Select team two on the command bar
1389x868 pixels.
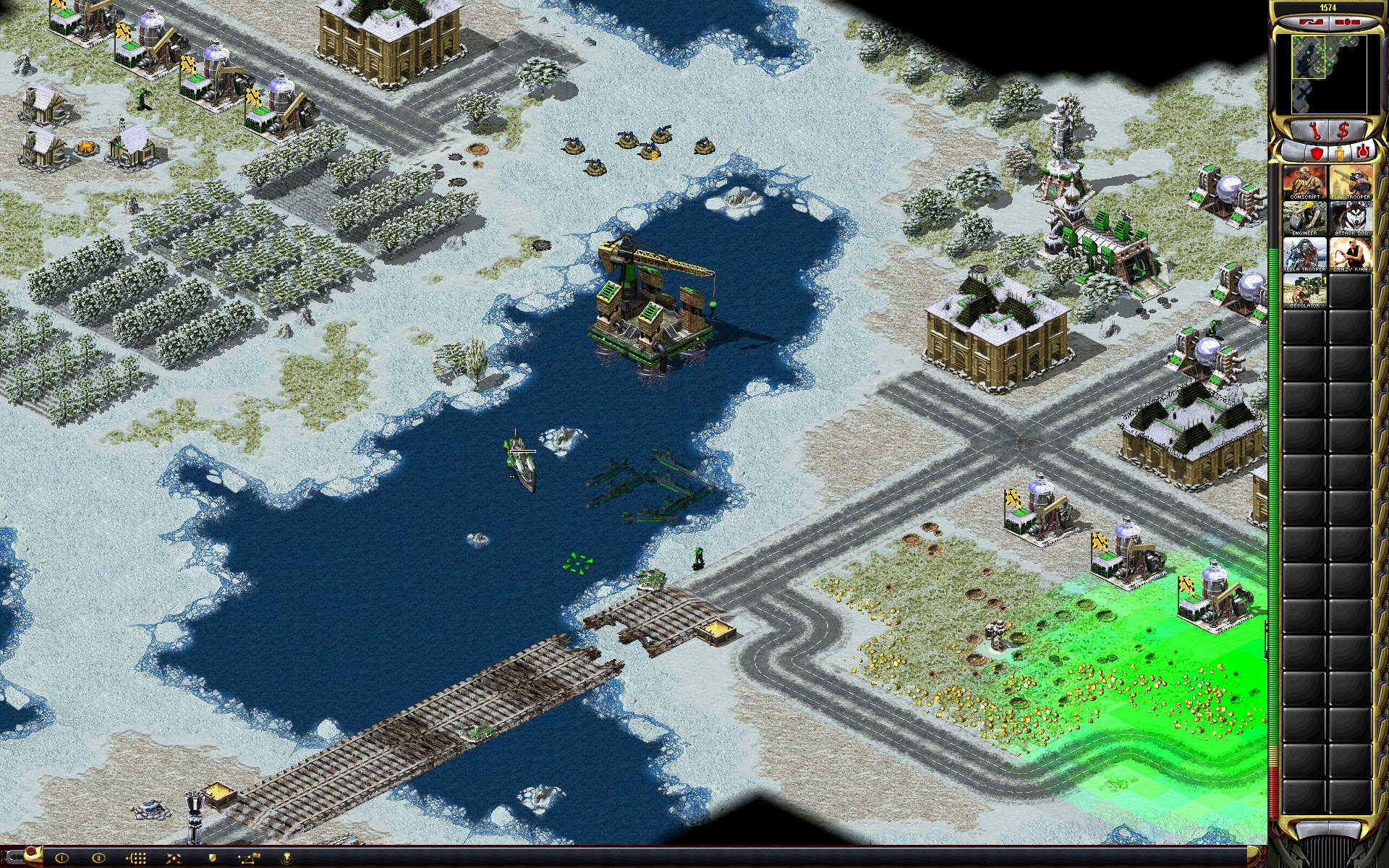tap(98, 858)
